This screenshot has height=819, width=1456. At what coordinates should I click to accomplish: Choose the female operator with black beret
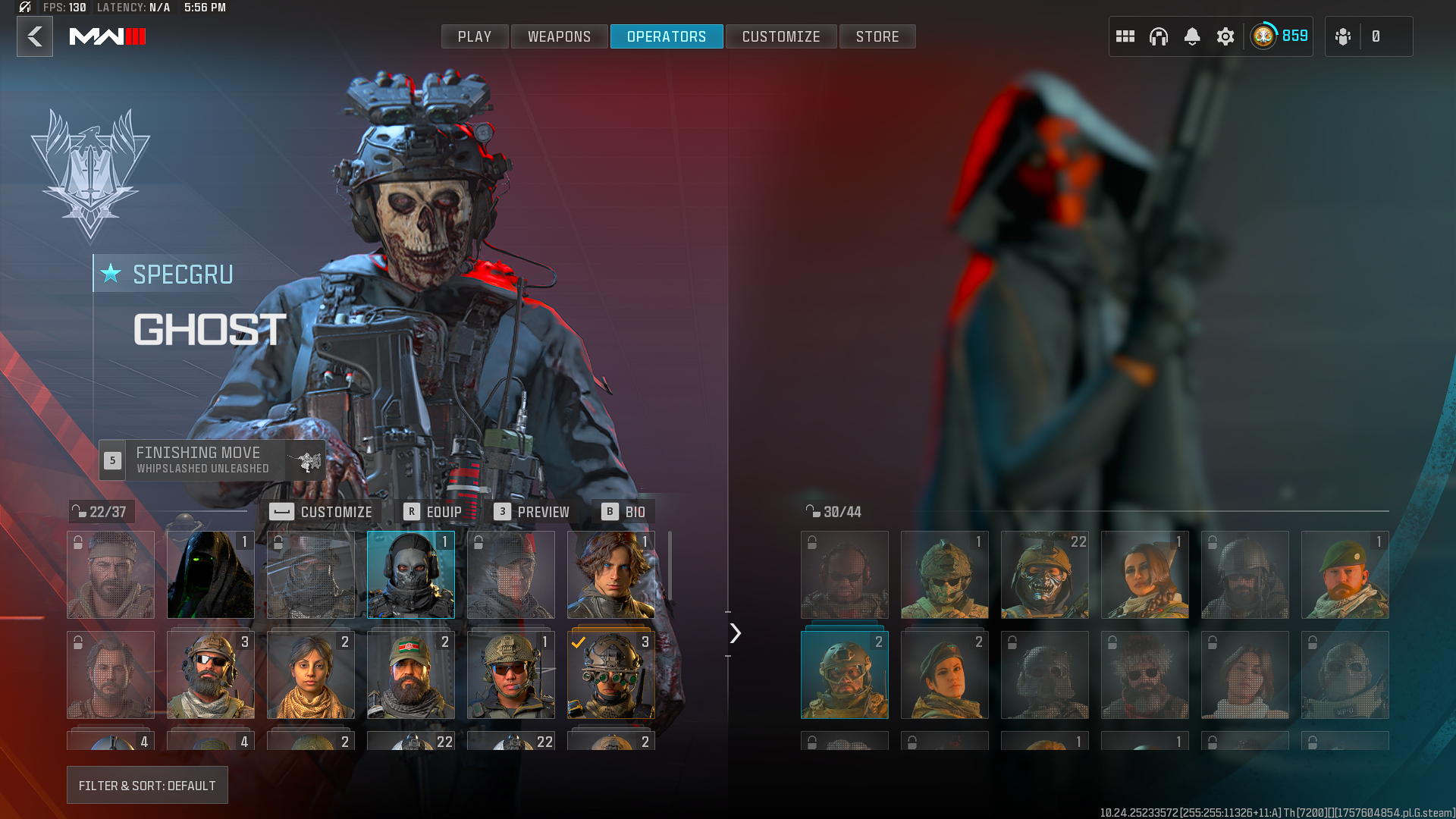[x=945, y=675]
